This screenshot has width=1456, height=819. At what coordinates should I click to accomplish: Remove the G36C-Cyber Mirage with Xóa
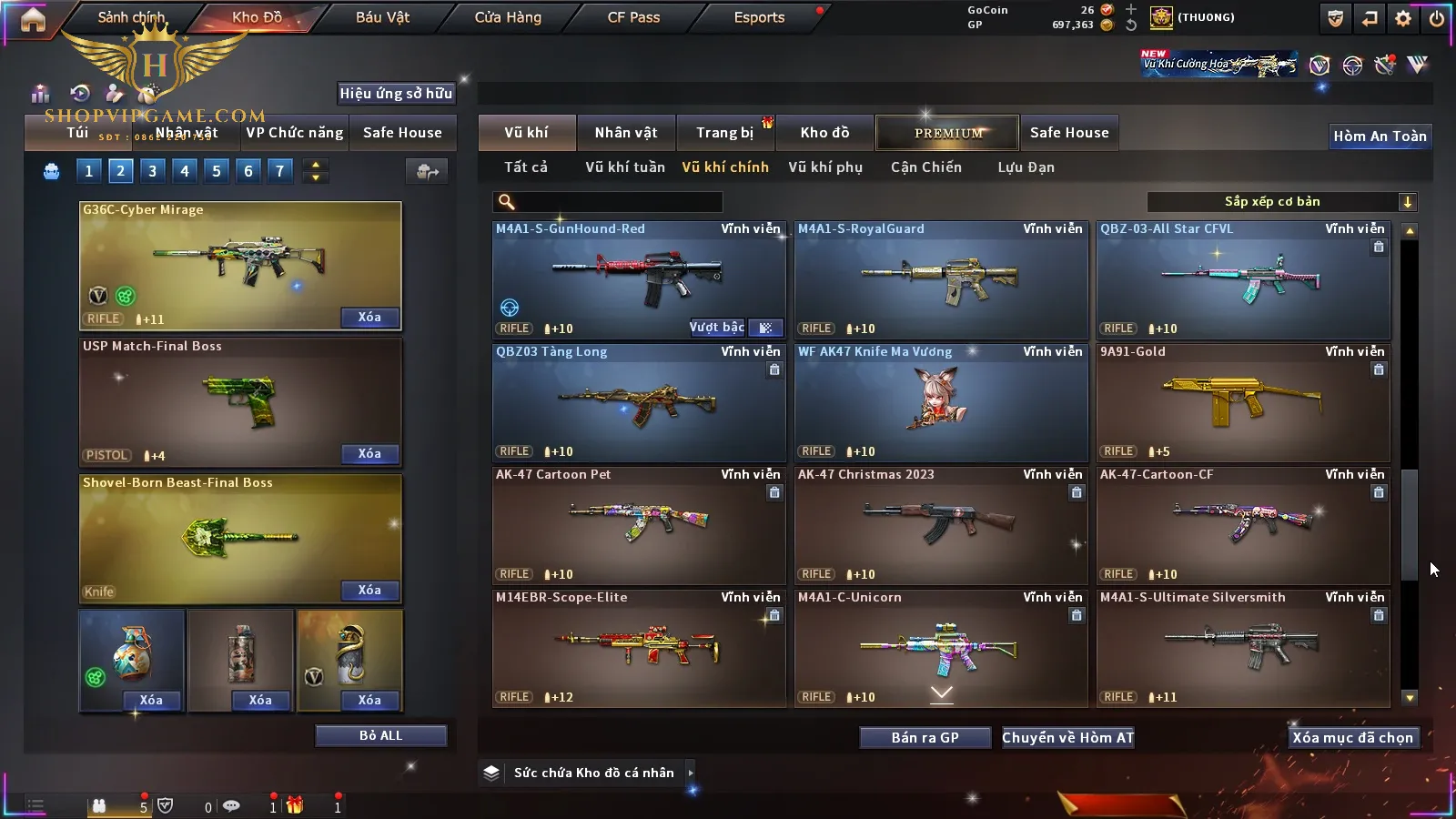(x=369, y=318)
